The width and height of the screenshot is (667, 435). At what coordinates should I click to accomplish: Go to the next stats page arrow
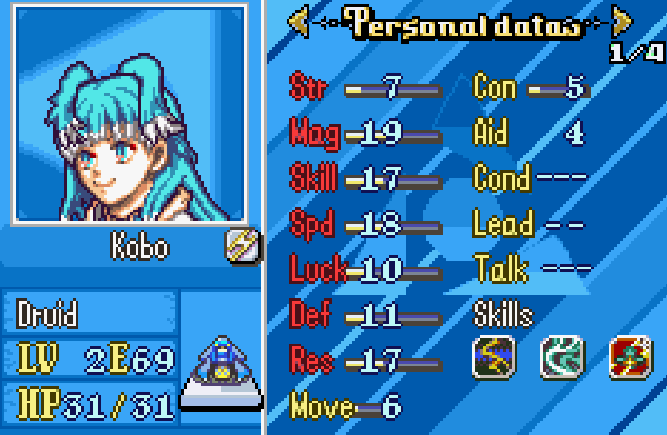(x=622, y=23)
